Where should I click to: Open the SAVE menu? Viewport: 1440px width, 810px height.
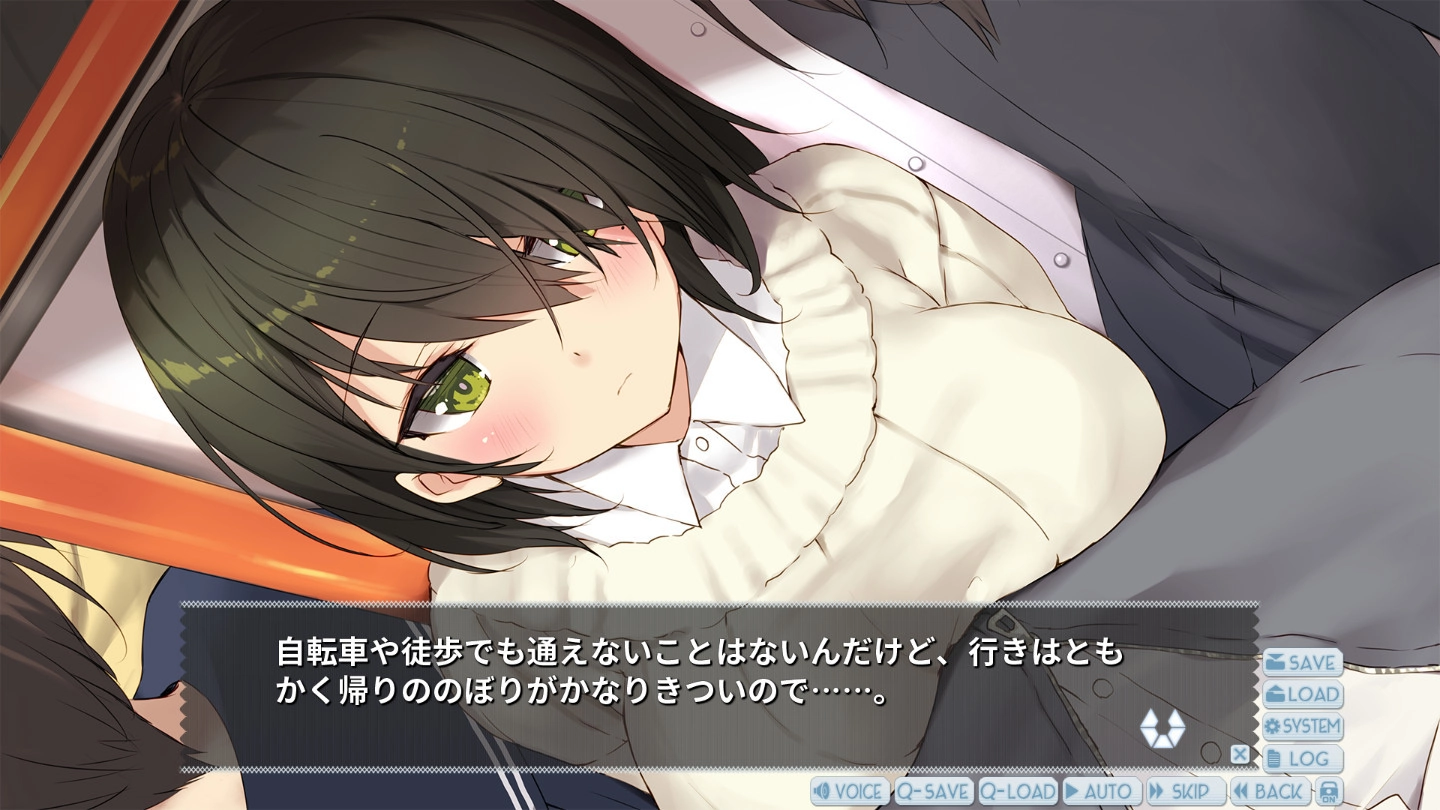click(1302, 663)
